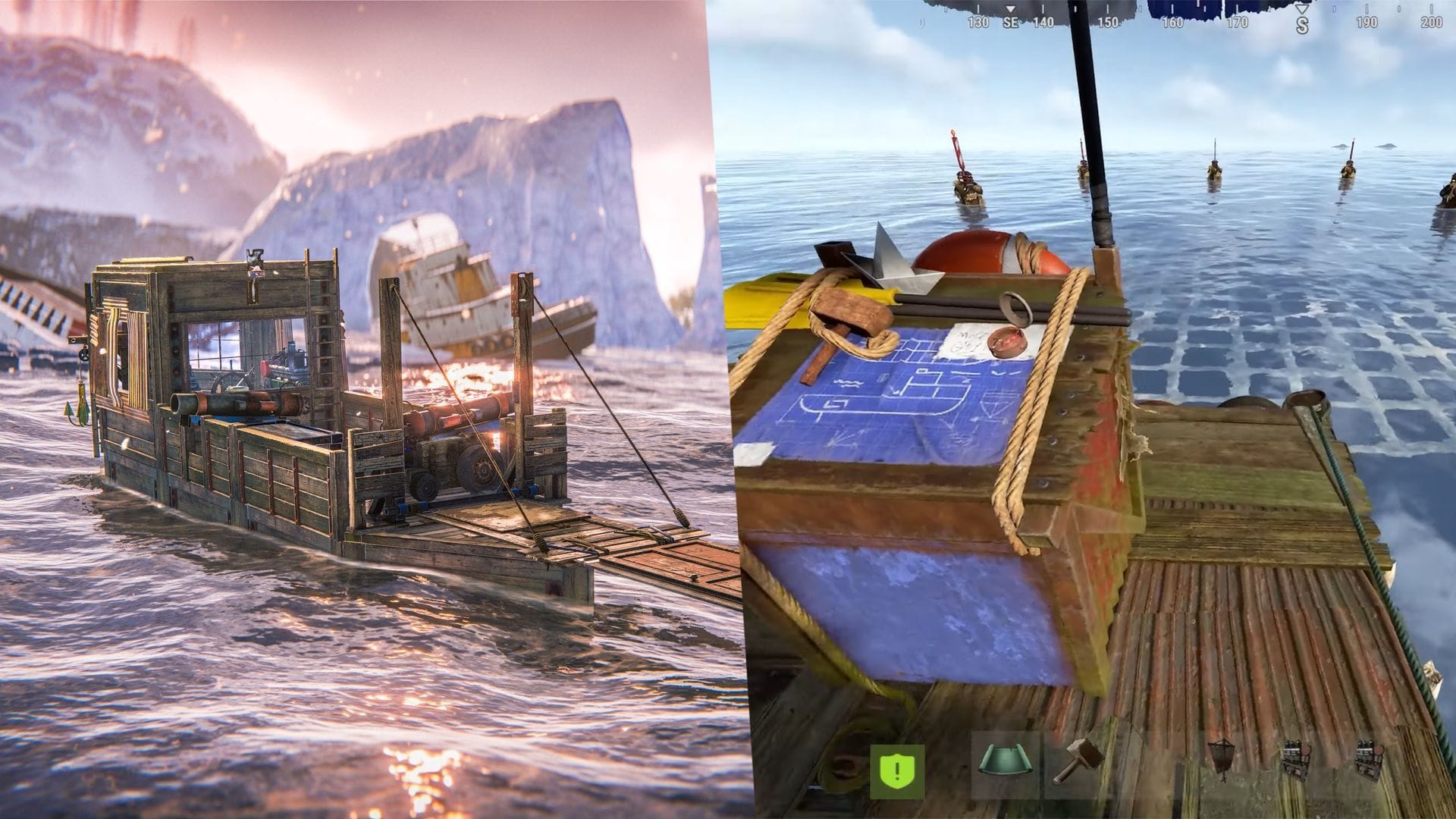Expand the compass bearing at 130 degrees
Screen dimensions: 1456x819
(978, 23)
